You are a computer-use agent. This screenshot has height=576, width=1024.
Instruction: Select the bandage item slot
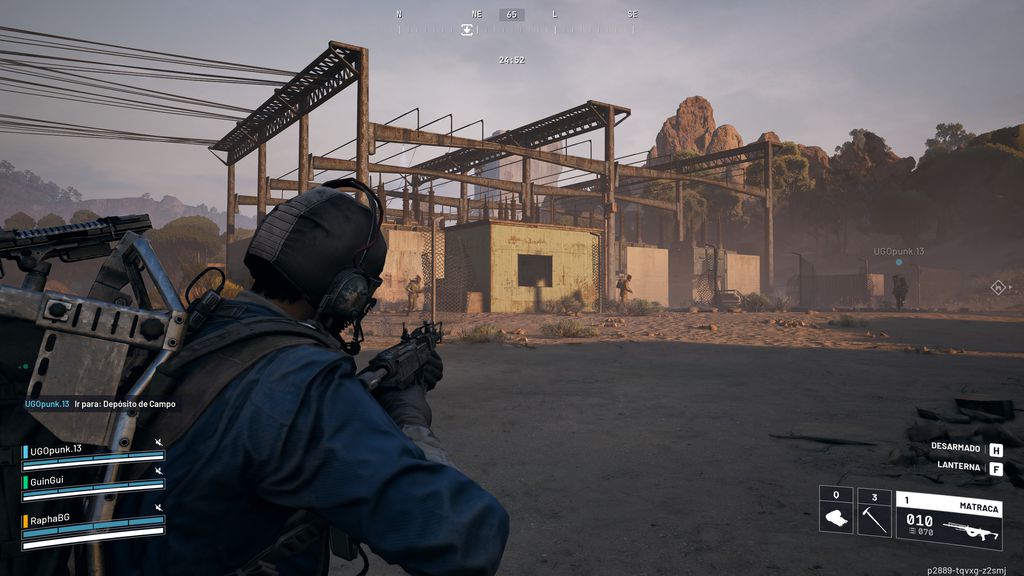click(836, 512)
